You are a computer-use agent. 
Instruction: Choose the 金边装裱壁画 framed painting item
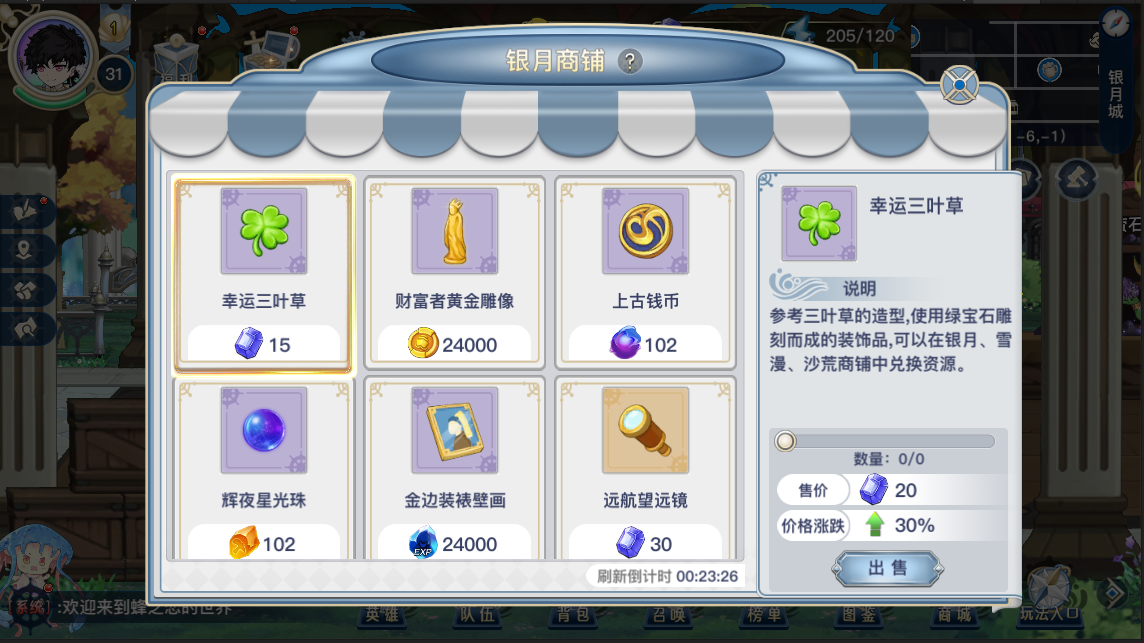click(454, 470)
